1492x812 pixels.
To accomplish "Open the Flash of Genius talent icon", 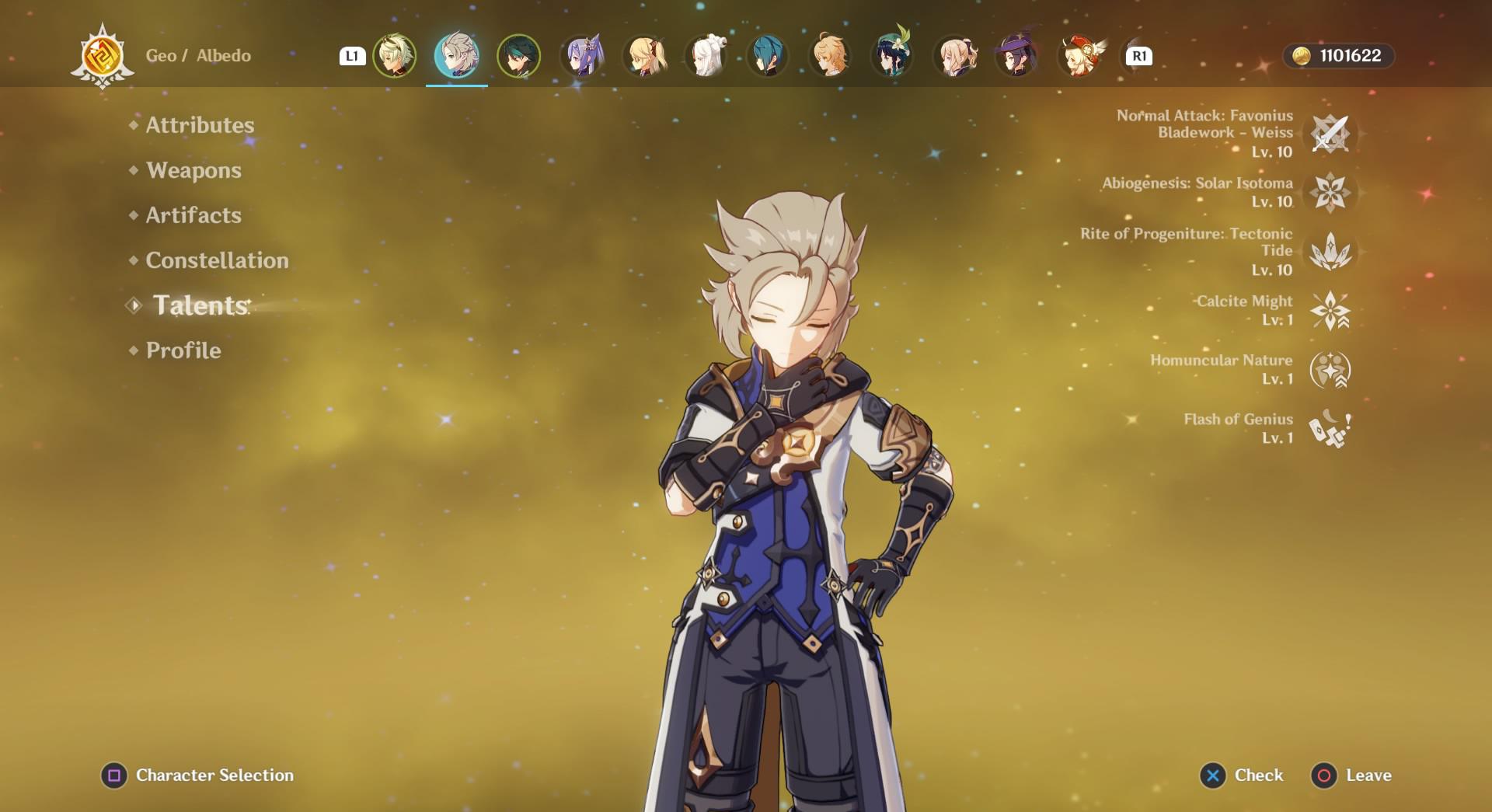I will pyautogui.click(x=1331, y=429).
